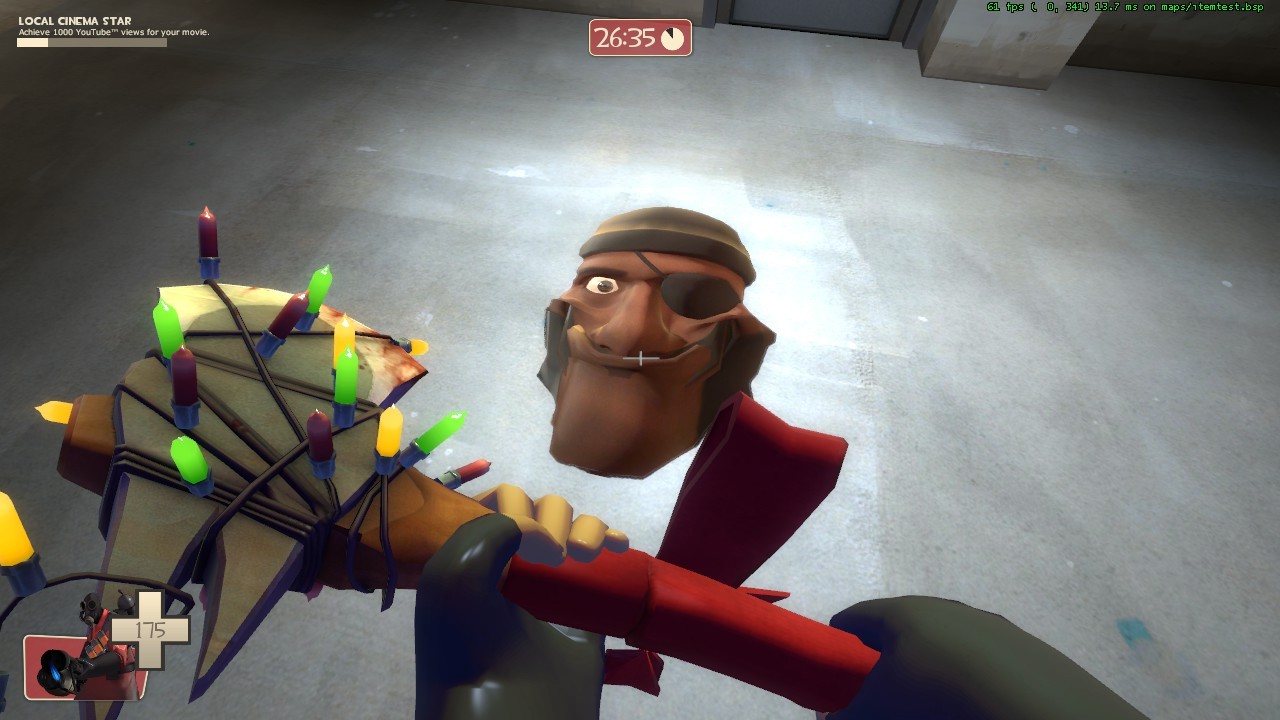The image size is (1280, 720).
Task: Click the Demoman's floating head
Action: coord(650,340)
